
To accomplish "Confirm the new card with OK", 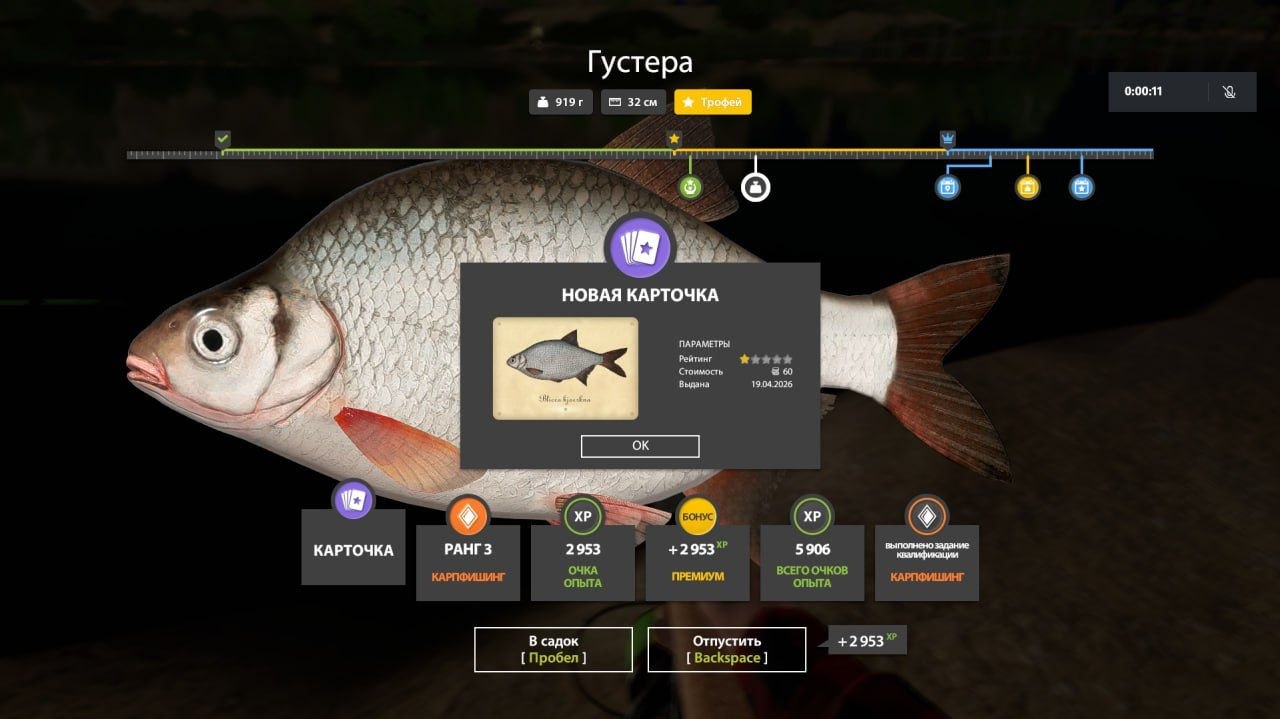I will coord(640,446).
